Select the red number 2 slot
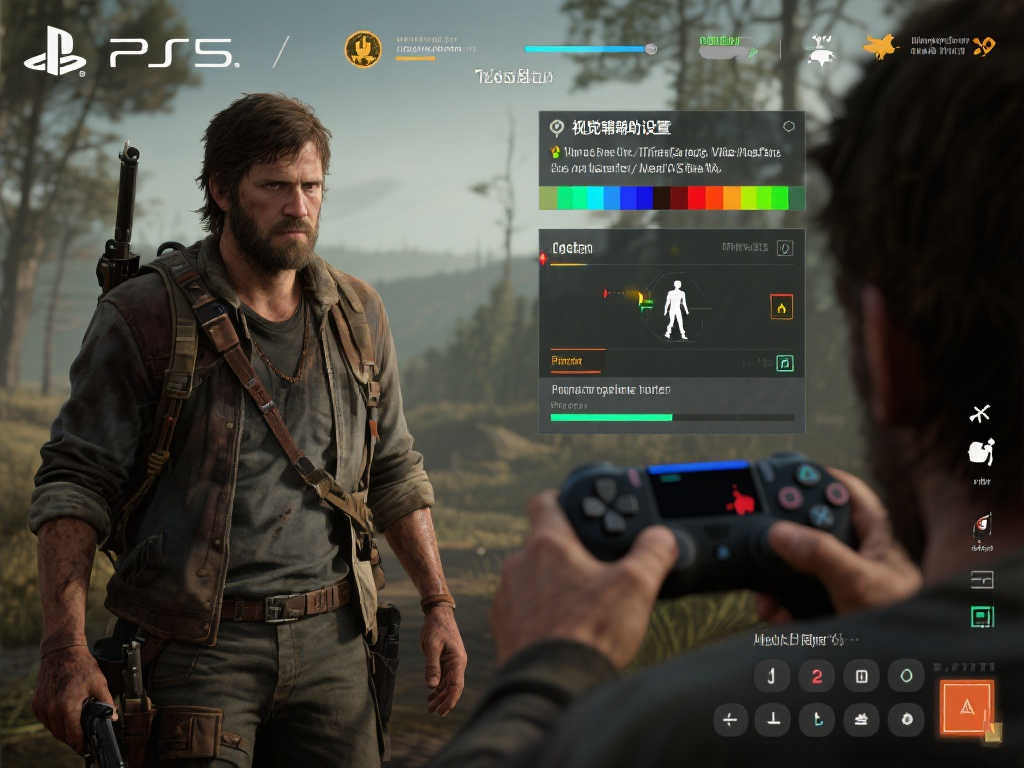 click(x=817, y=676)
